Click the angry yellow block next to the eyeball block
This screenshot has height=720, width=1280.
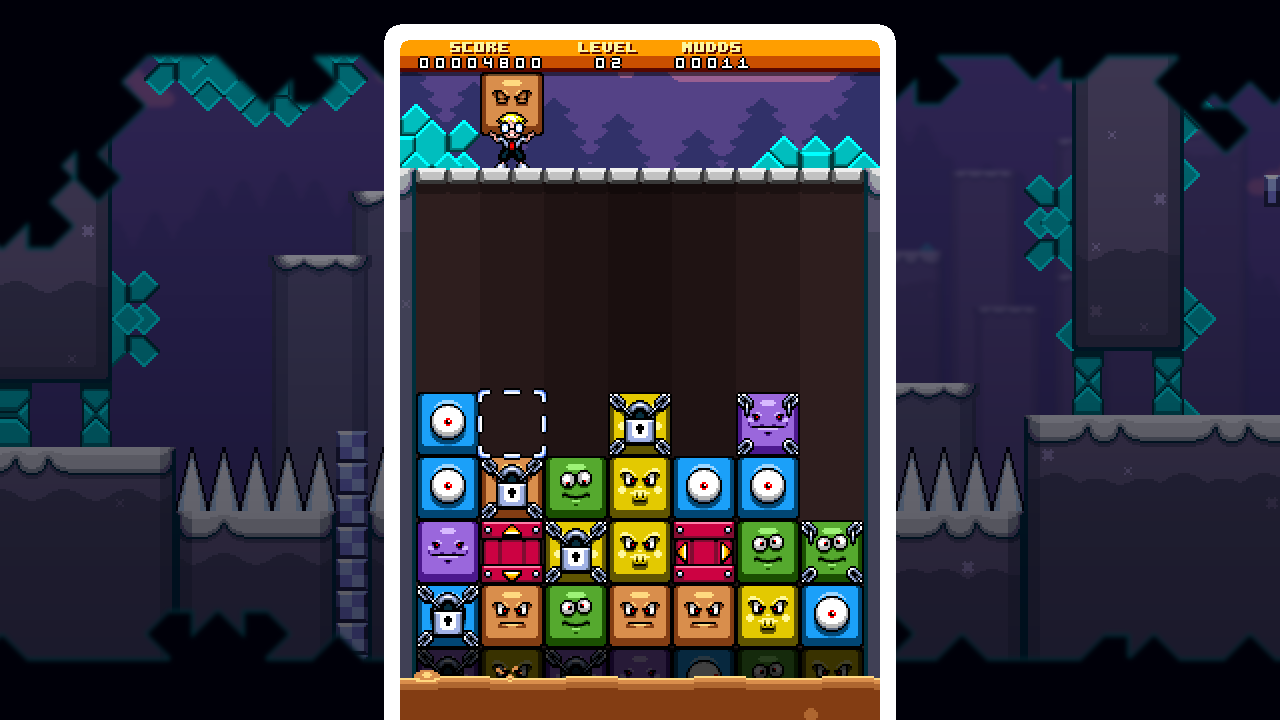click(x=642, y=487)
